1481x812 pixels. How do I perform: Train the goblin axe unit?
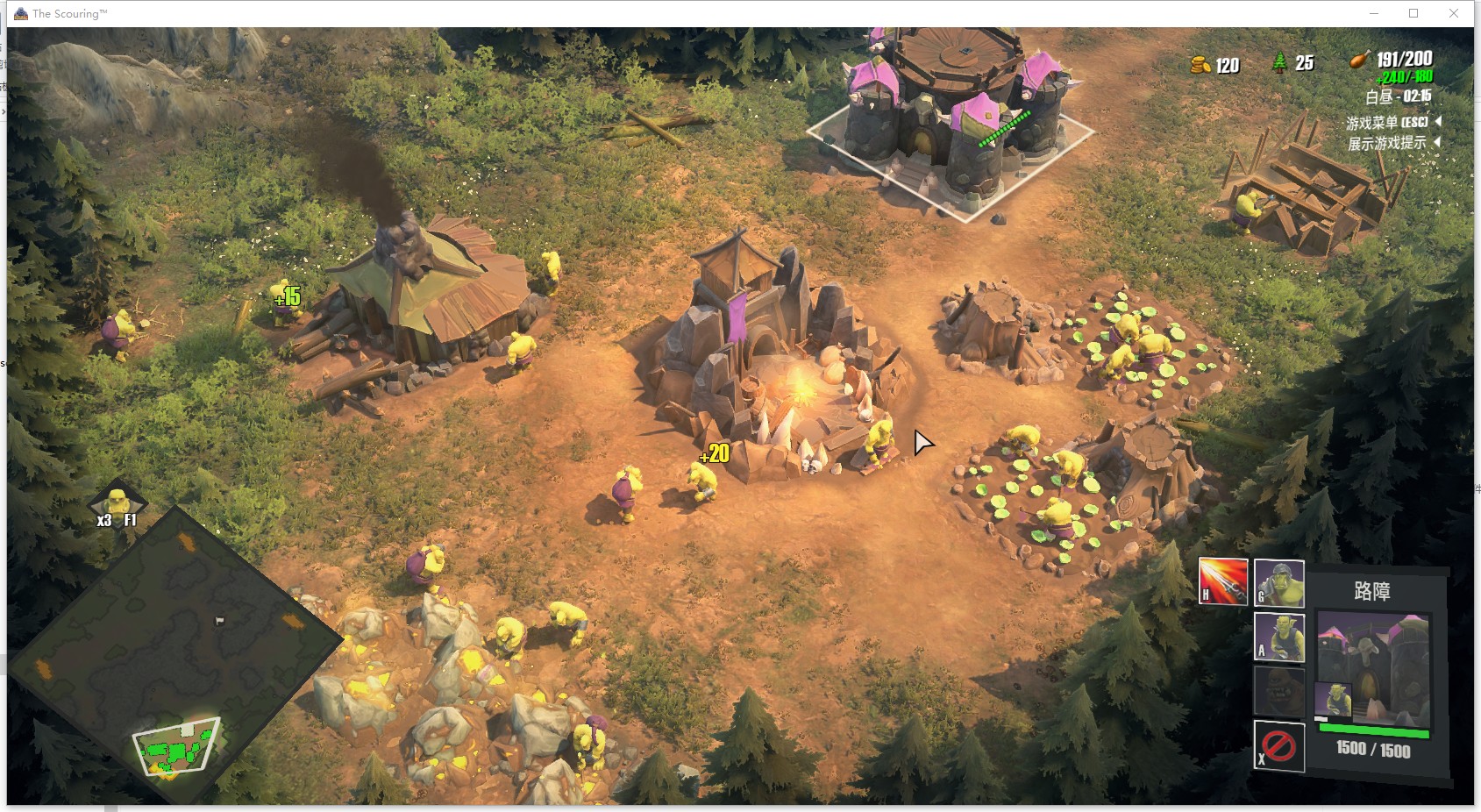pos(1278,637)
